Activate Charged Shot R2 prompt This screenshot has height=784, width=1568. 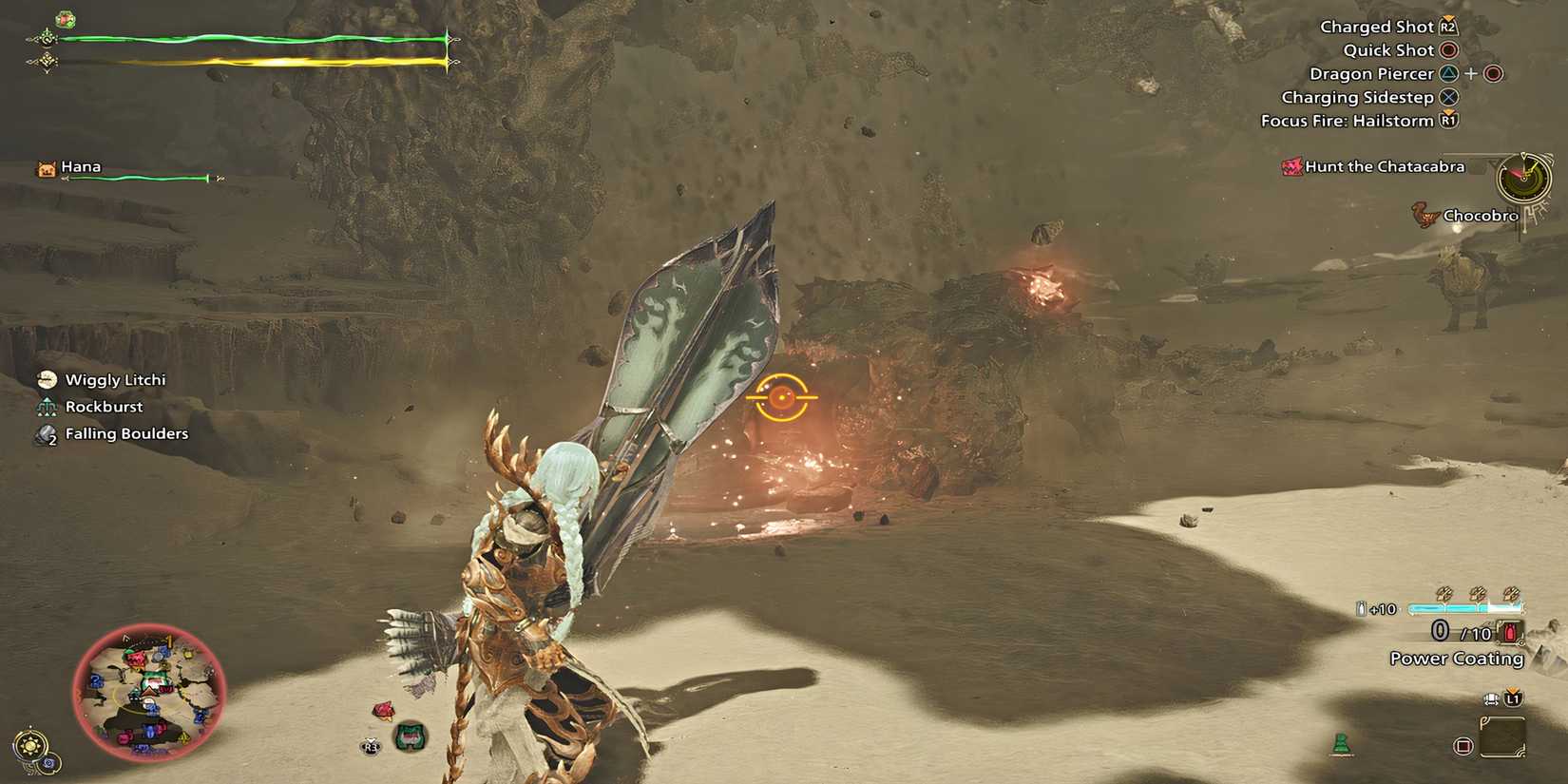[x=1446, y=26]
